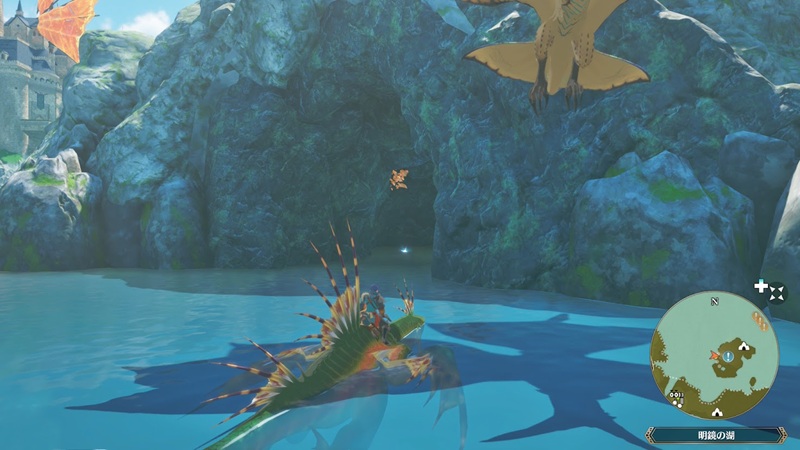The height and width of the screenshot is (450, 800).
Task: Choose the tent marker on the southern shore
Action: pyautogui.click(x=718, y=410)
